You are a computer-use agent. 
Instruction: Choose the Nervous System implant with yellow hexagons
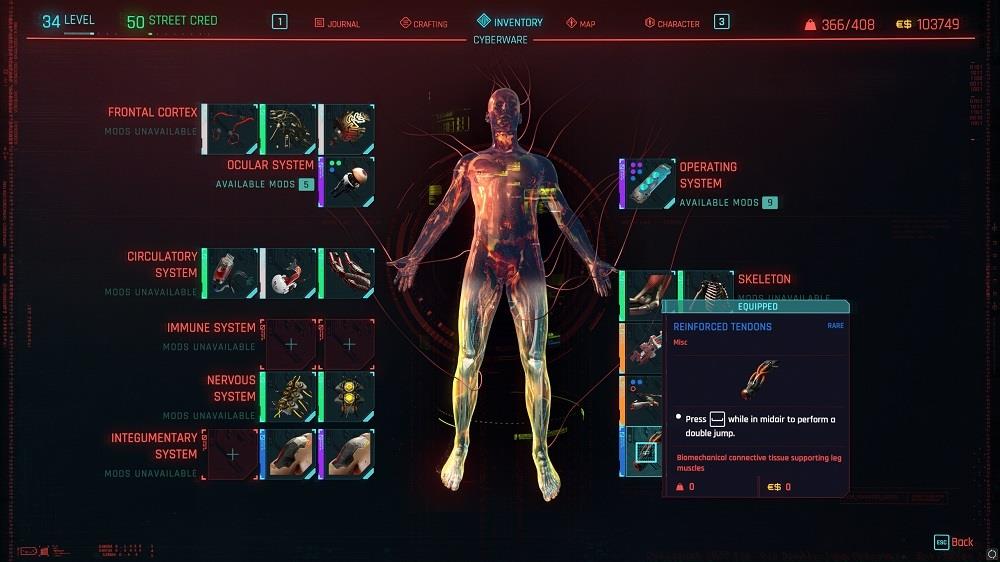click(348, 396)
